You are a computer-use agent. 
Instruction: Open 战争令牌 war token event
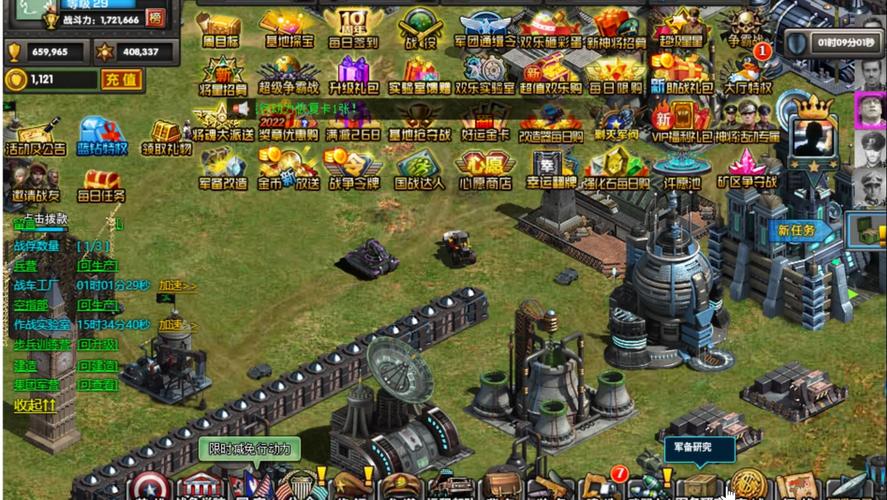click(351, 169)
